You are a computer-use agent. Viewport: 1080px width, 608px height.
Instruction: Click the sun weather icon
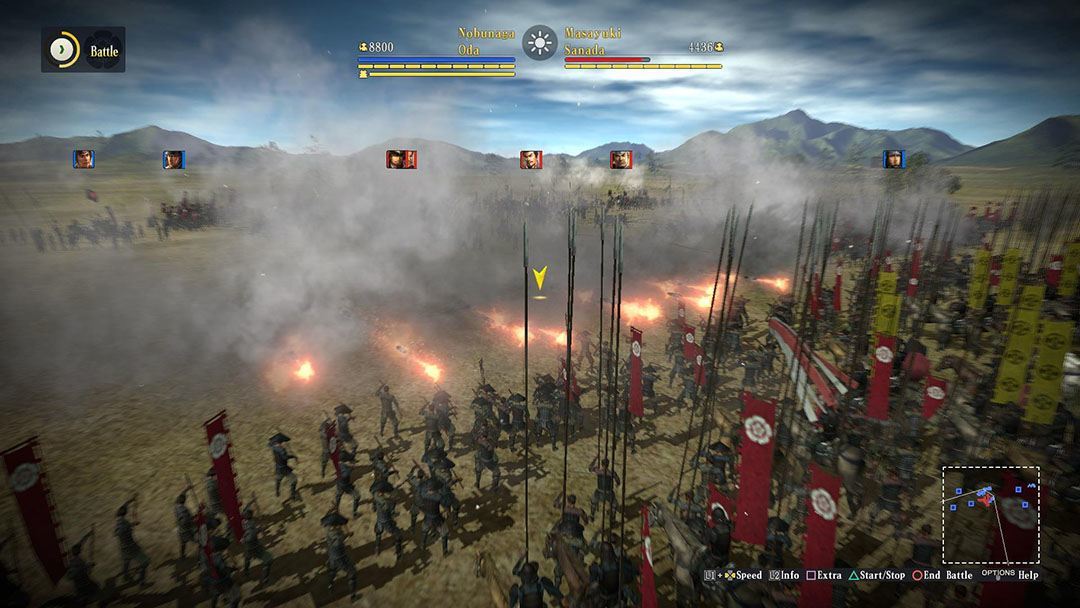point(540,43)
